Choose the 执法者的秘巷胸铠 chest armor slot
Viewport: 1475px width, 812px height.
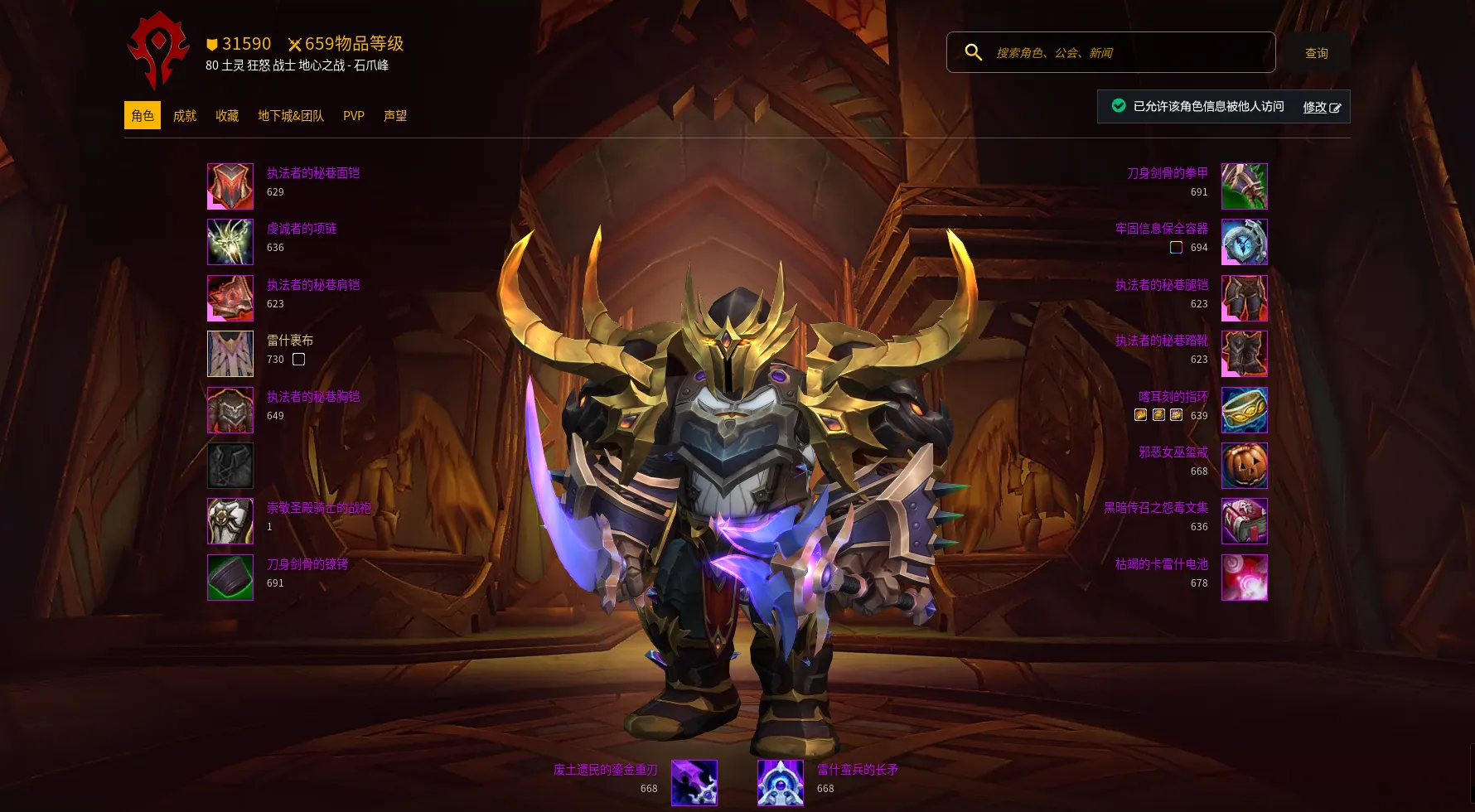230,410
